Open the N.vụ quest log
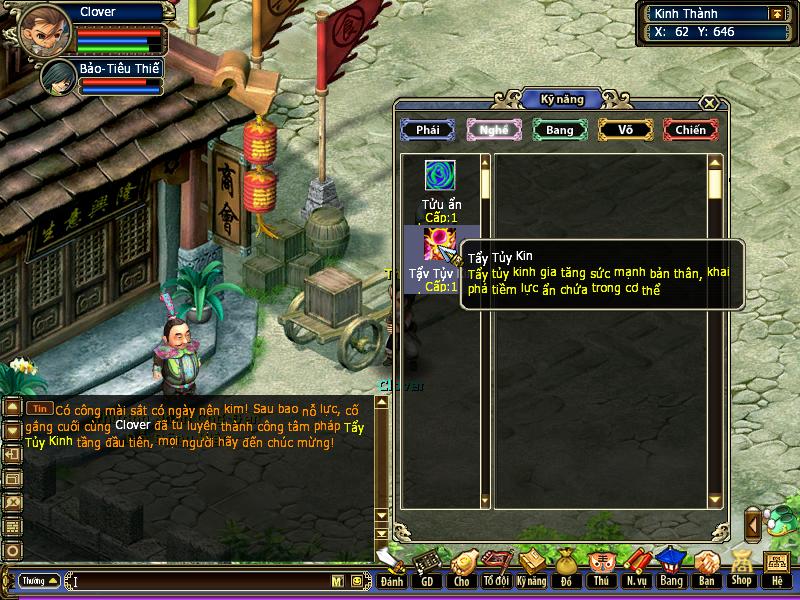Screen dimensions: 800x600 pos(636,566)
